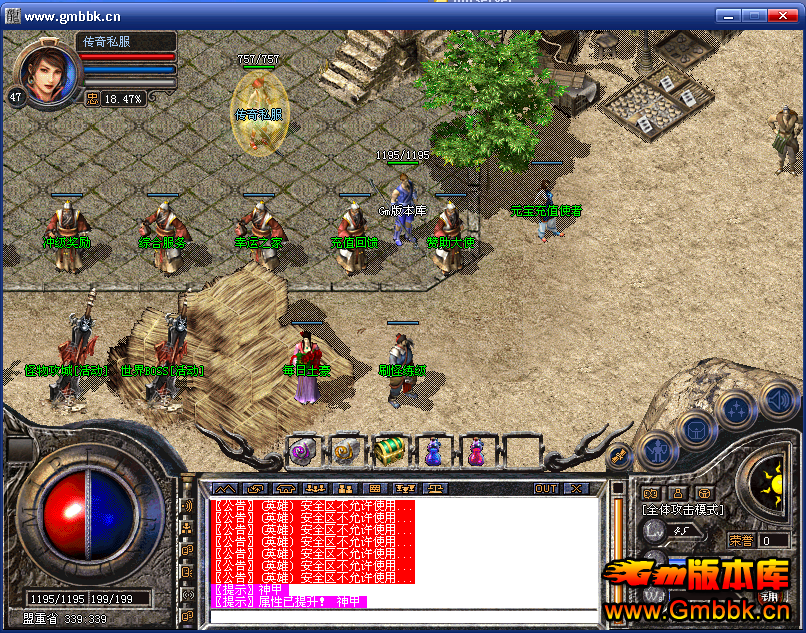Screen dimensions: 806x633
Task: Open the green treasure chest belt slot
Action: pyautogui.click(x=389, y=451)
